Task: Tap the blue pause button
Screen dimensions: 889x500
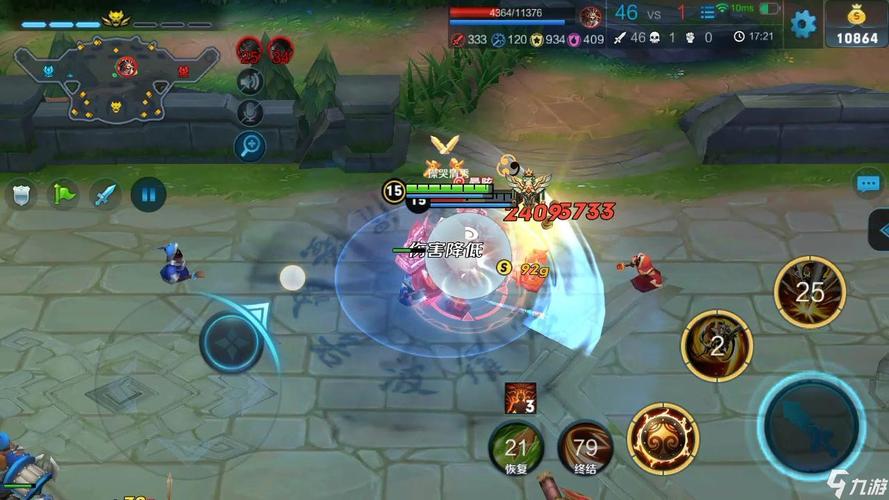Action: (x=148, y=193)
